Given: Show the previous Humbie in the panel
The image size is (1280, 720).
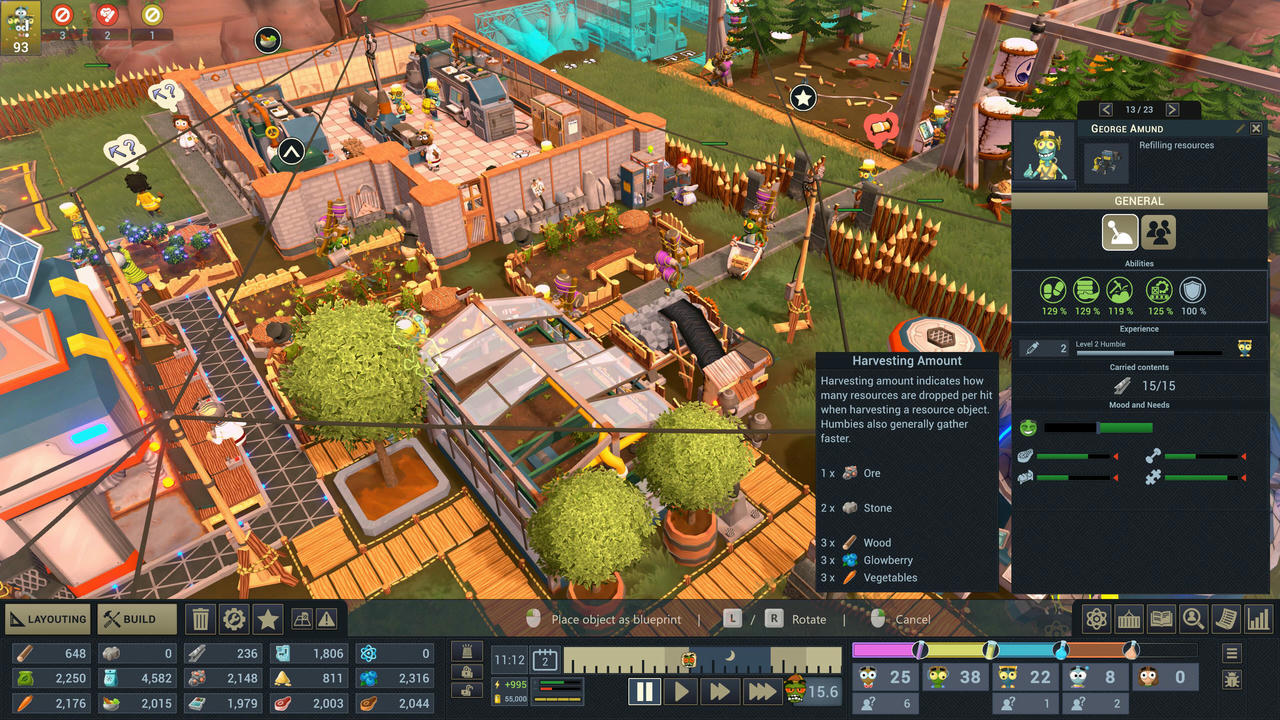Looking at the screenshot, I should click(1106, 110).
